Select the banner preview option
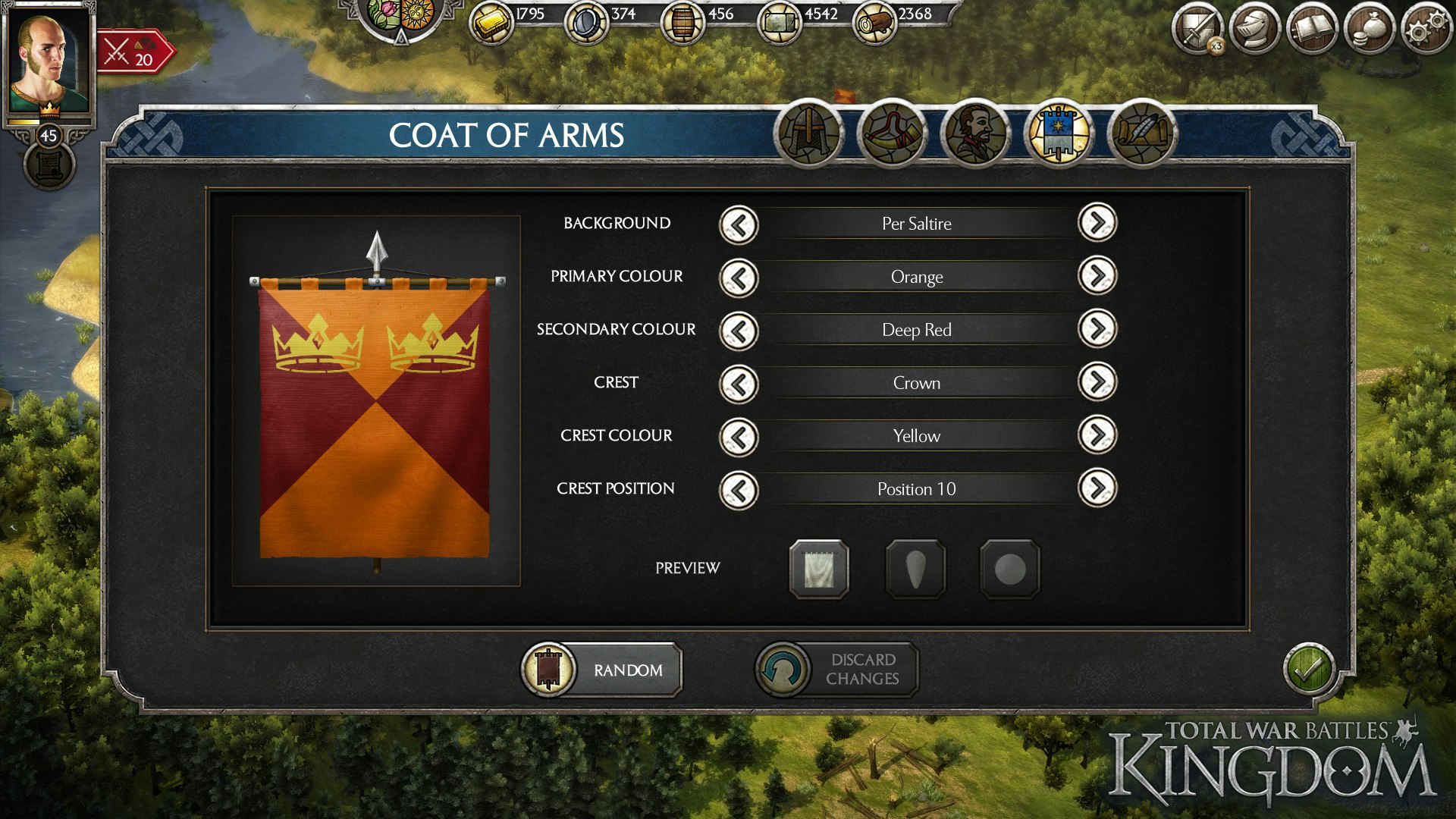 (819, 570)
